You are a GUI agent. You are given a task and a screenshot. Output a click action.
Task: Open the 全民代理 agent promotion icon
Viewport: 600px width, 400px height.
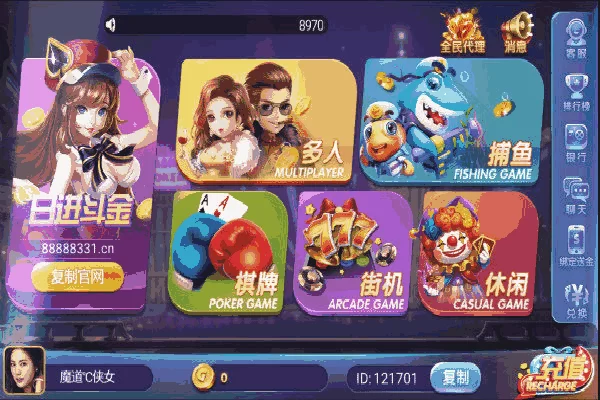tap(462, 30)
